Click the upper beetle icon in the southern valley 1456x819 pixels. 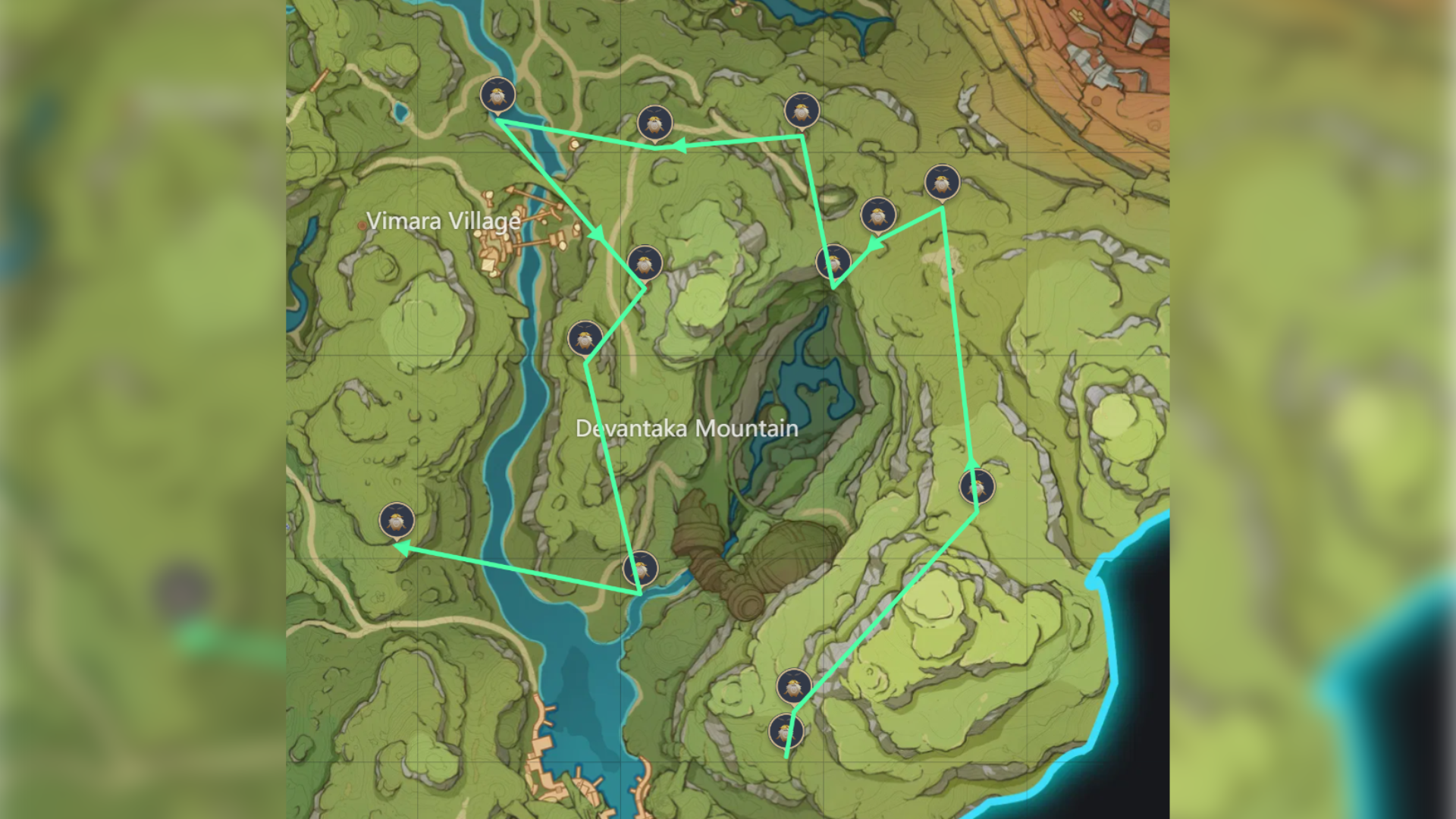click(795, 687)
